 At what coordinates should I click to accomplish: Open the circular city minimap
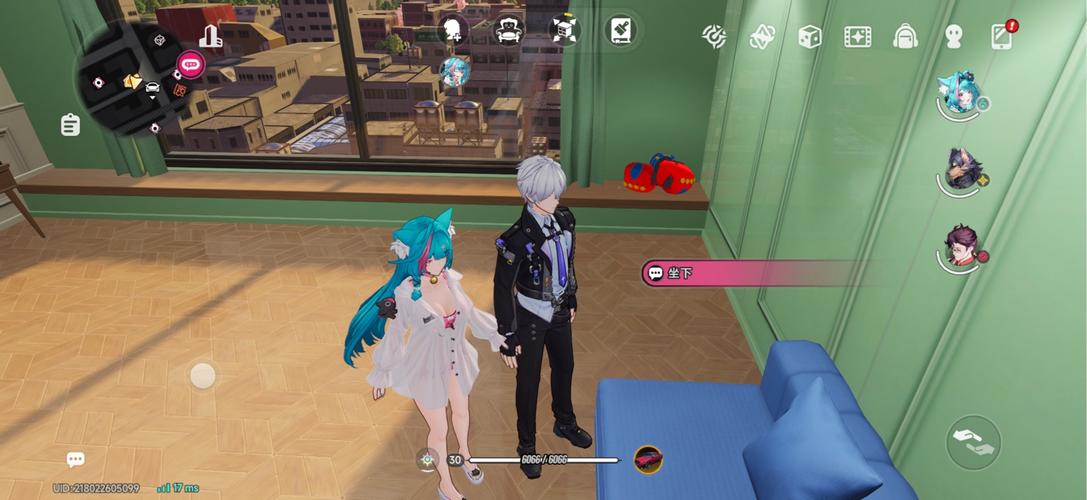tap(132, 80)
